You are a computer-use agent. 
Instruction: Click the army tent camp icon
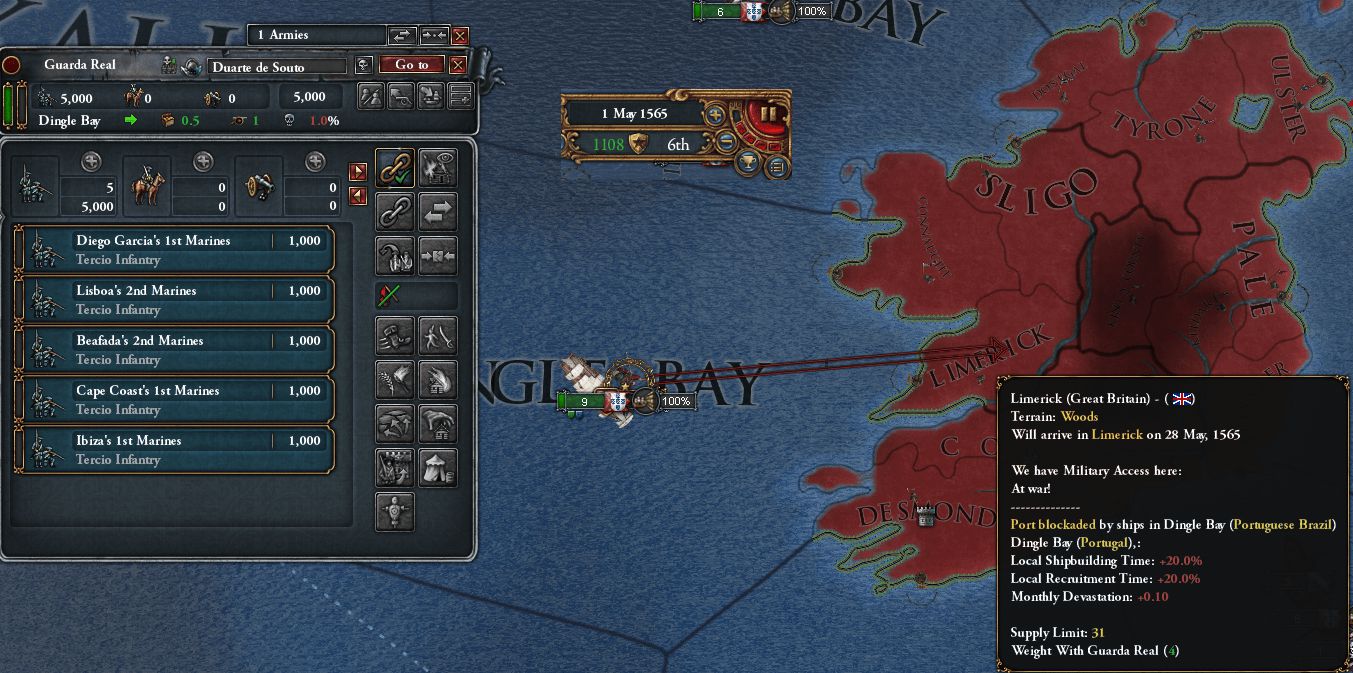(438, 467)
